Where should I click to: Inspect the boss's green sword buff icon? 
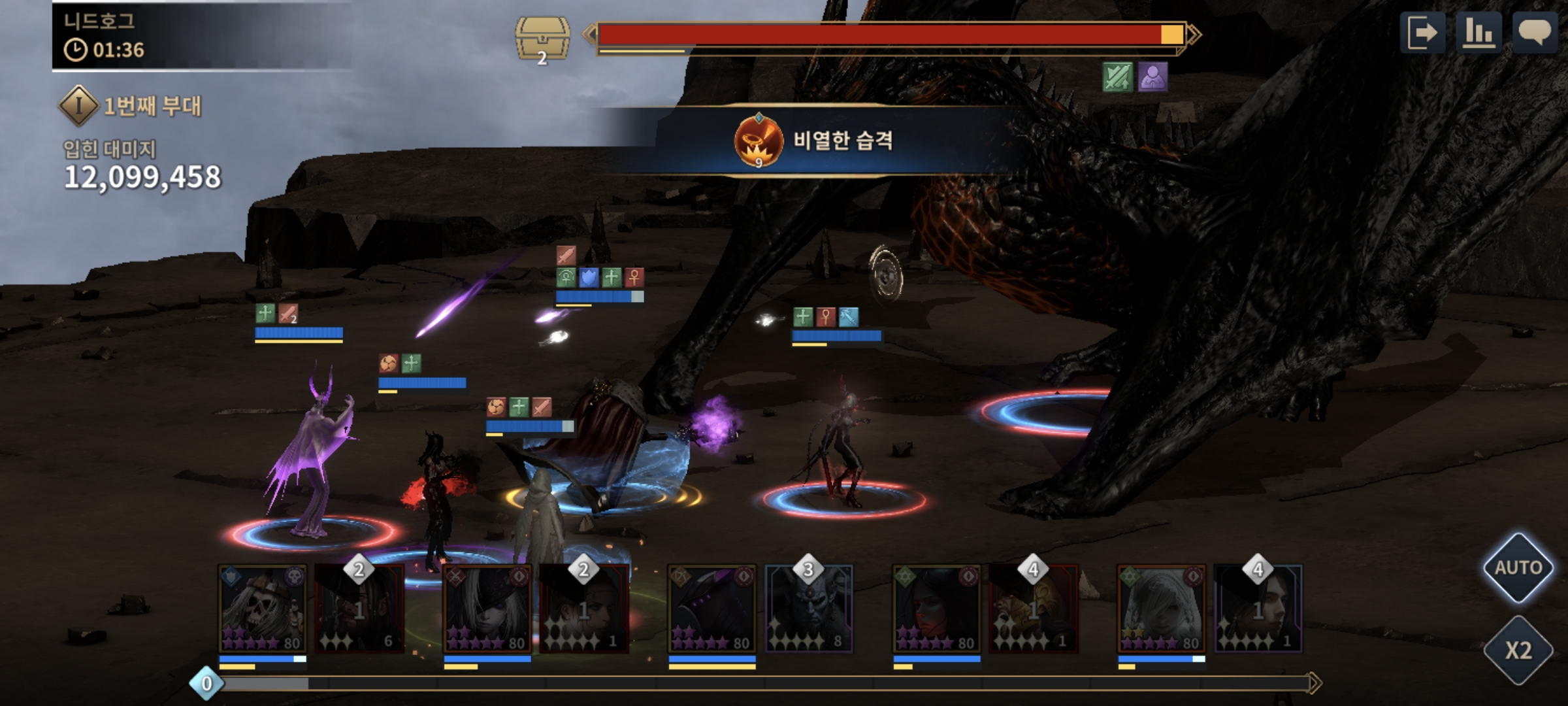coord(1117,77)
